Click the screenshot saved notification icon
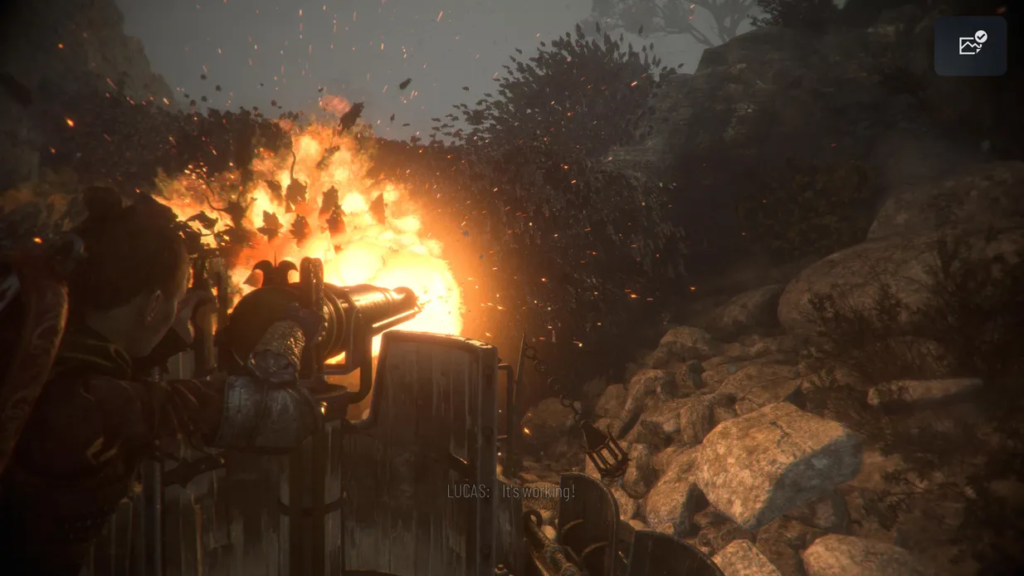 [971, 44]
